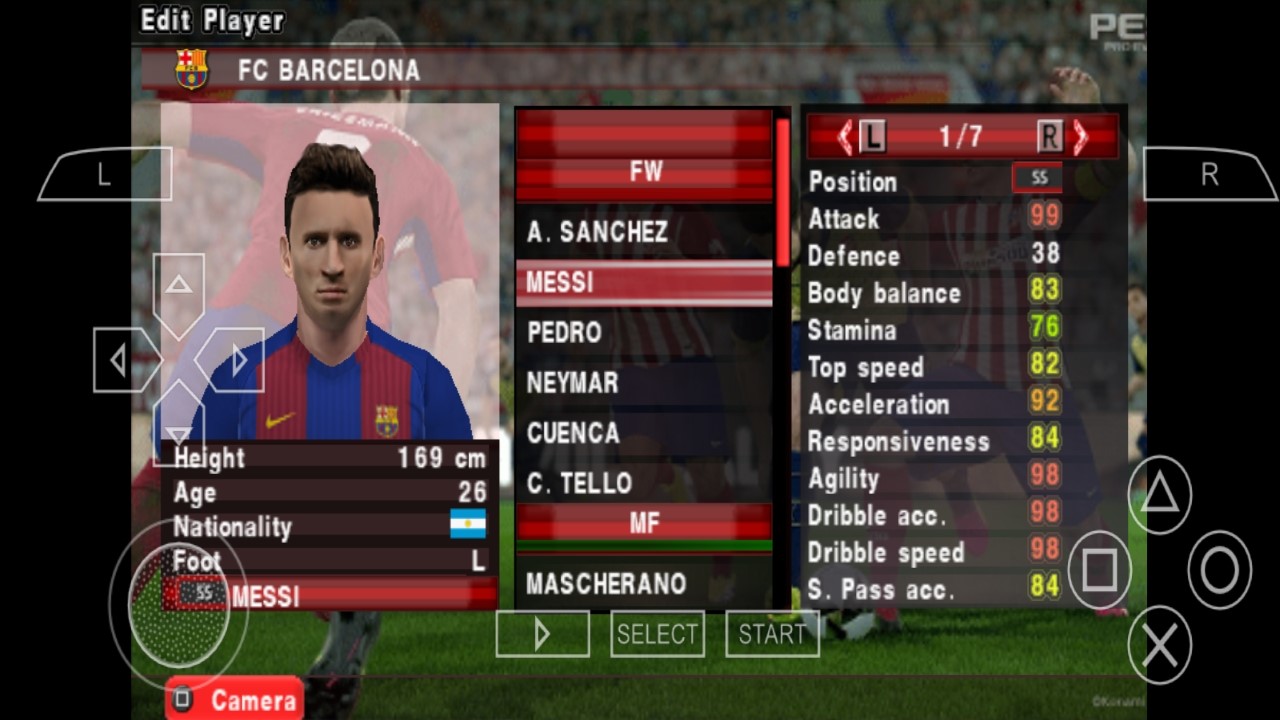Open the Camera control option
This screenshot has width=1280, height=720.
[x=233, y=699]
